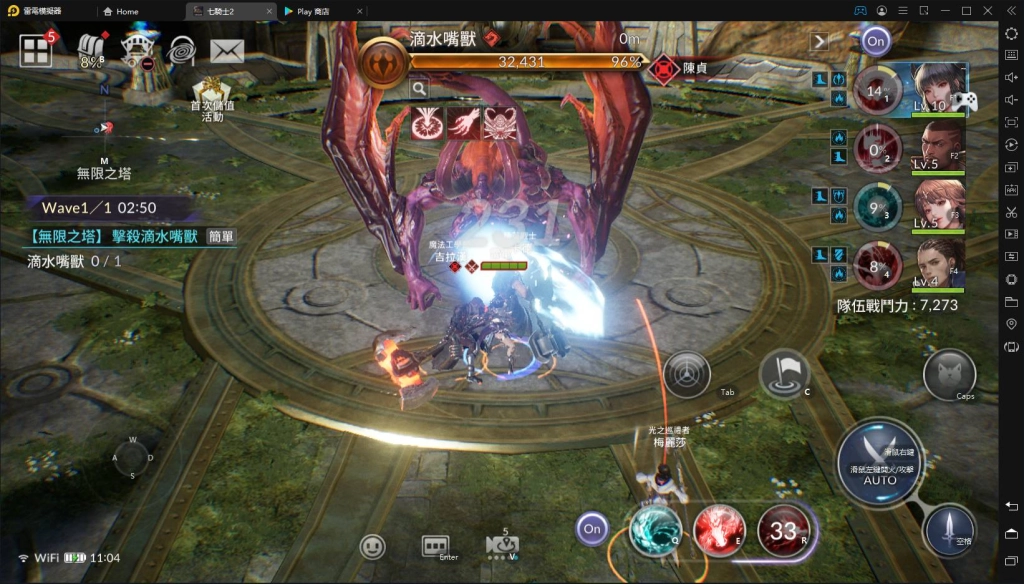Viewport: 1024px width, 584px height.
Task: Cast the teal swirl skill
Action: tap(655, 529)
